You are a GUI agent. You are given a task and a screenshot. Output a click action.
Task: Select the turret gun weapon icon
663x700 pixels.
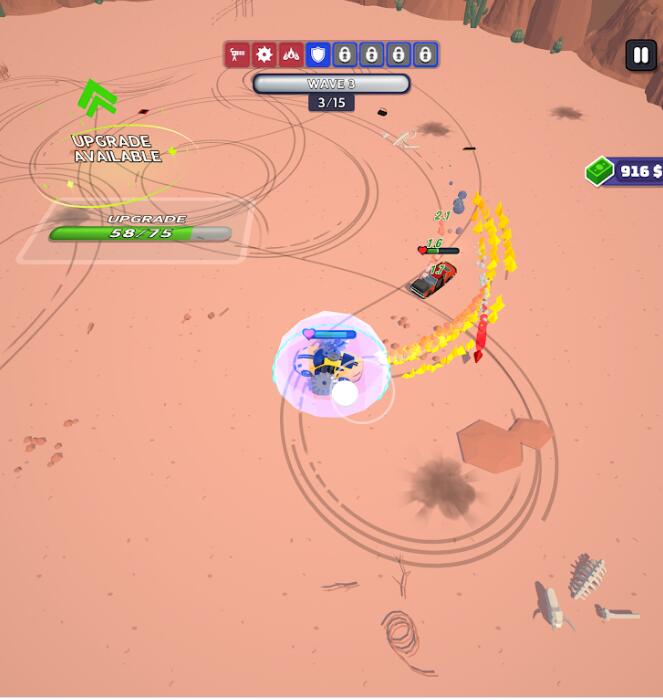pos(237,54)
